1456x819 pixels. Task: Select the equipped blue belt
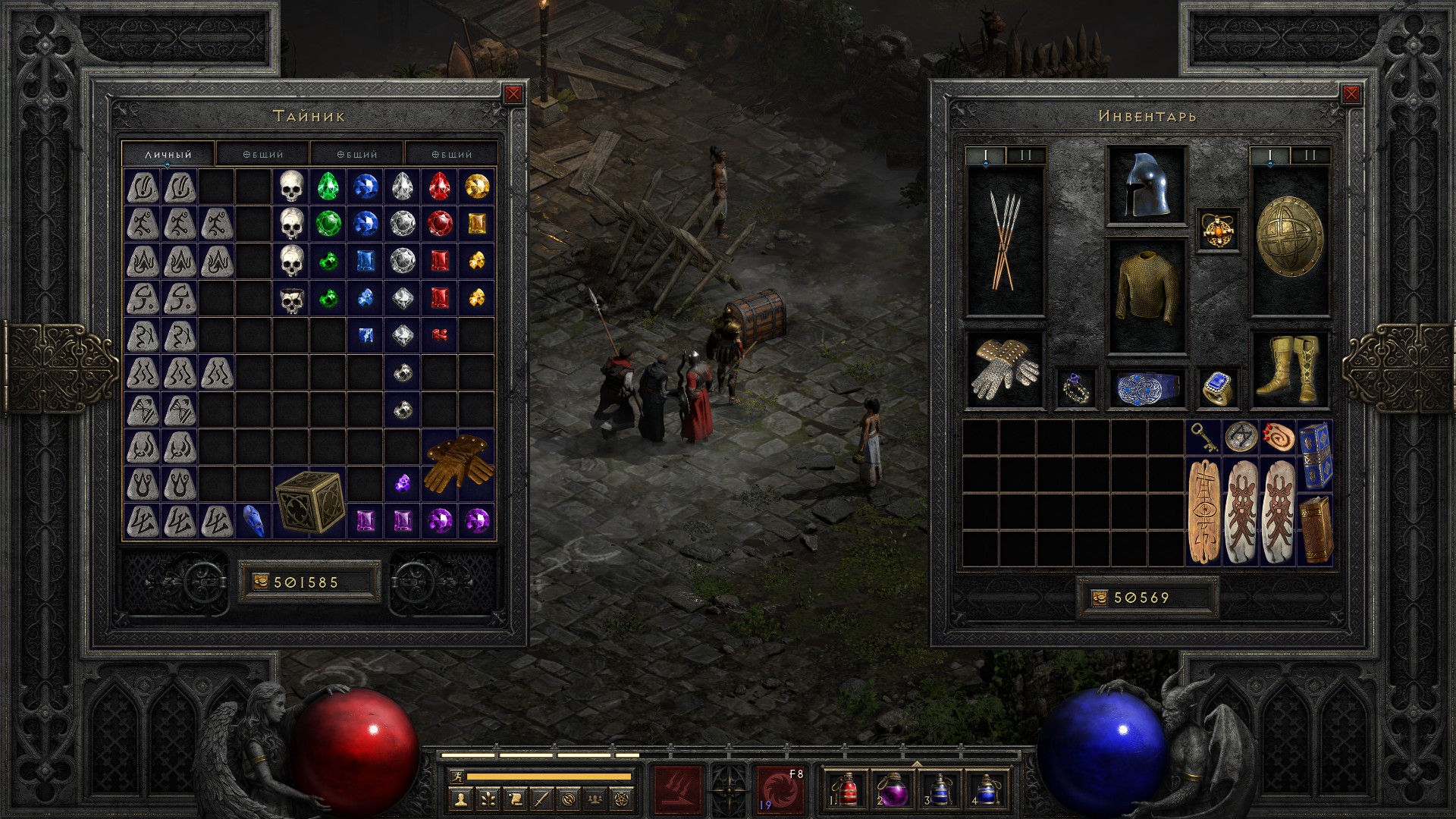(1146, 388)
